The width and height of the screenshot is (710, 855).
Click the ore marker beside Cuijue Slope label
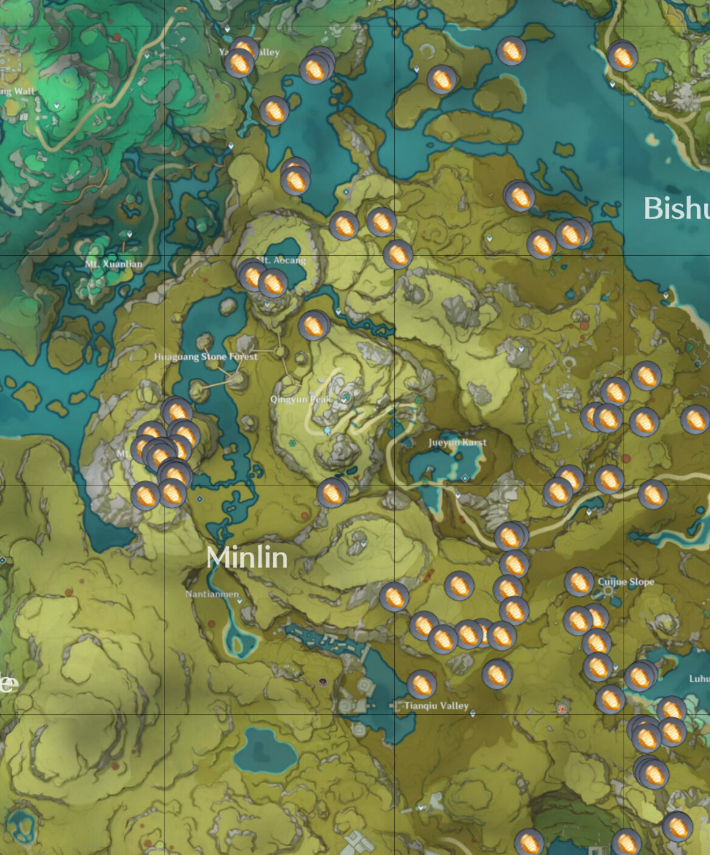(x=579, y=581)
